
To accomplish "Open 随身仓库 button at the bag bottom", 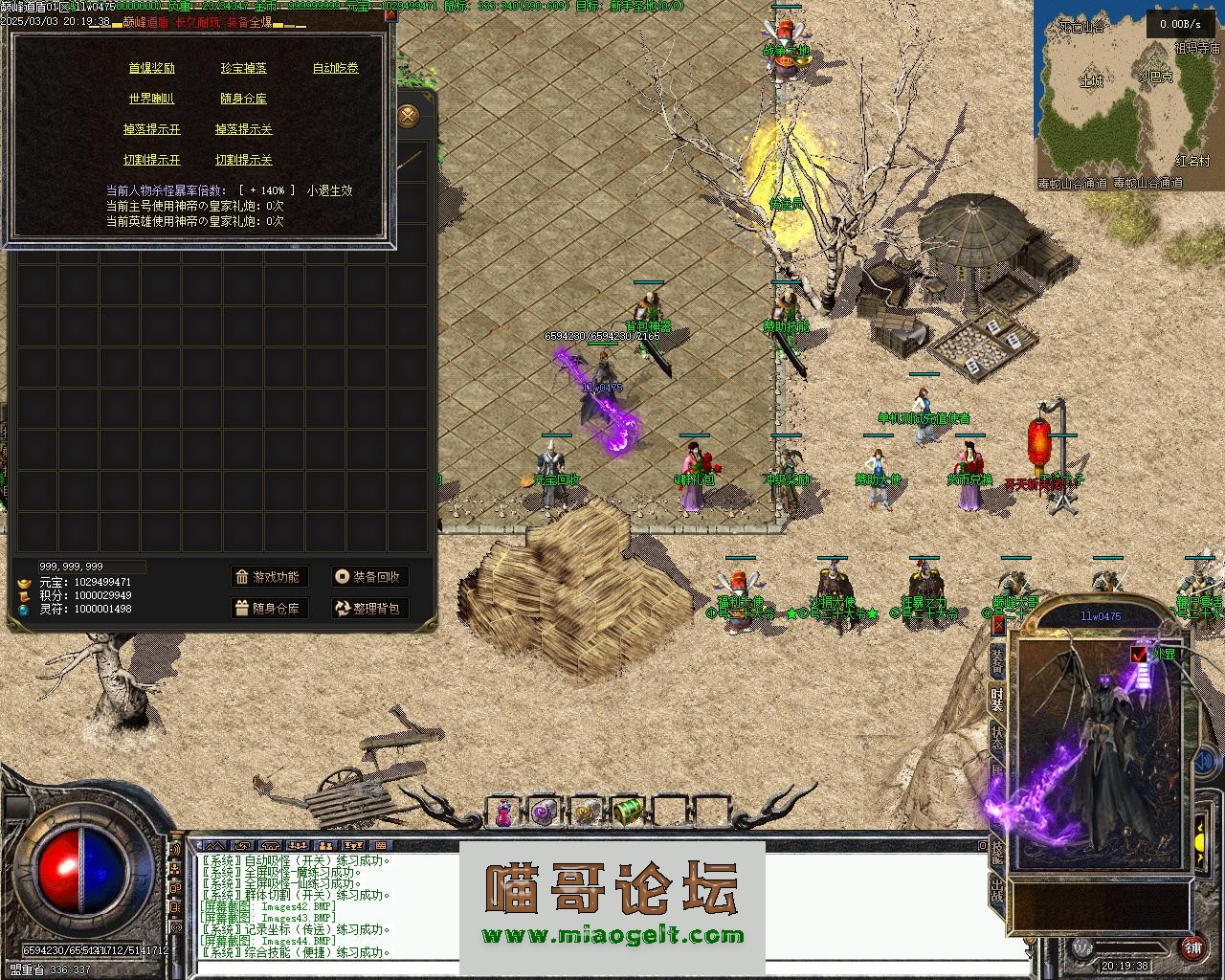I will (269, 608).
